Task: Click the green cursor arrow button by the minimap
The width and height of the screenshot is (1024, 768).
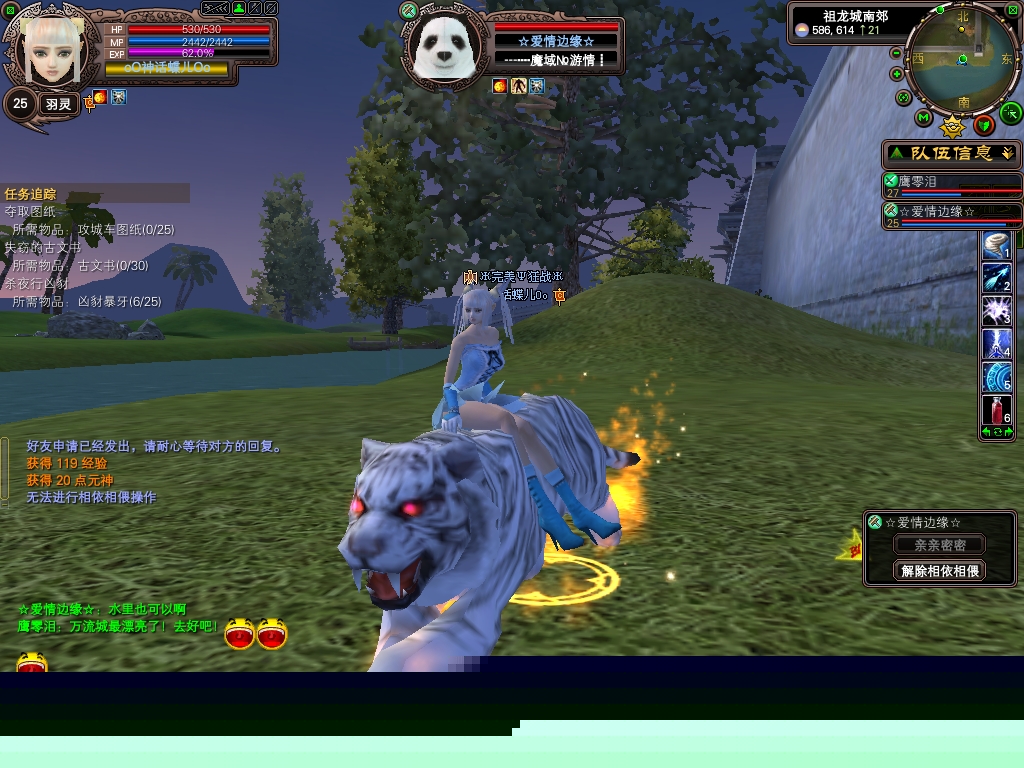Action: (x=1010, y=112)
